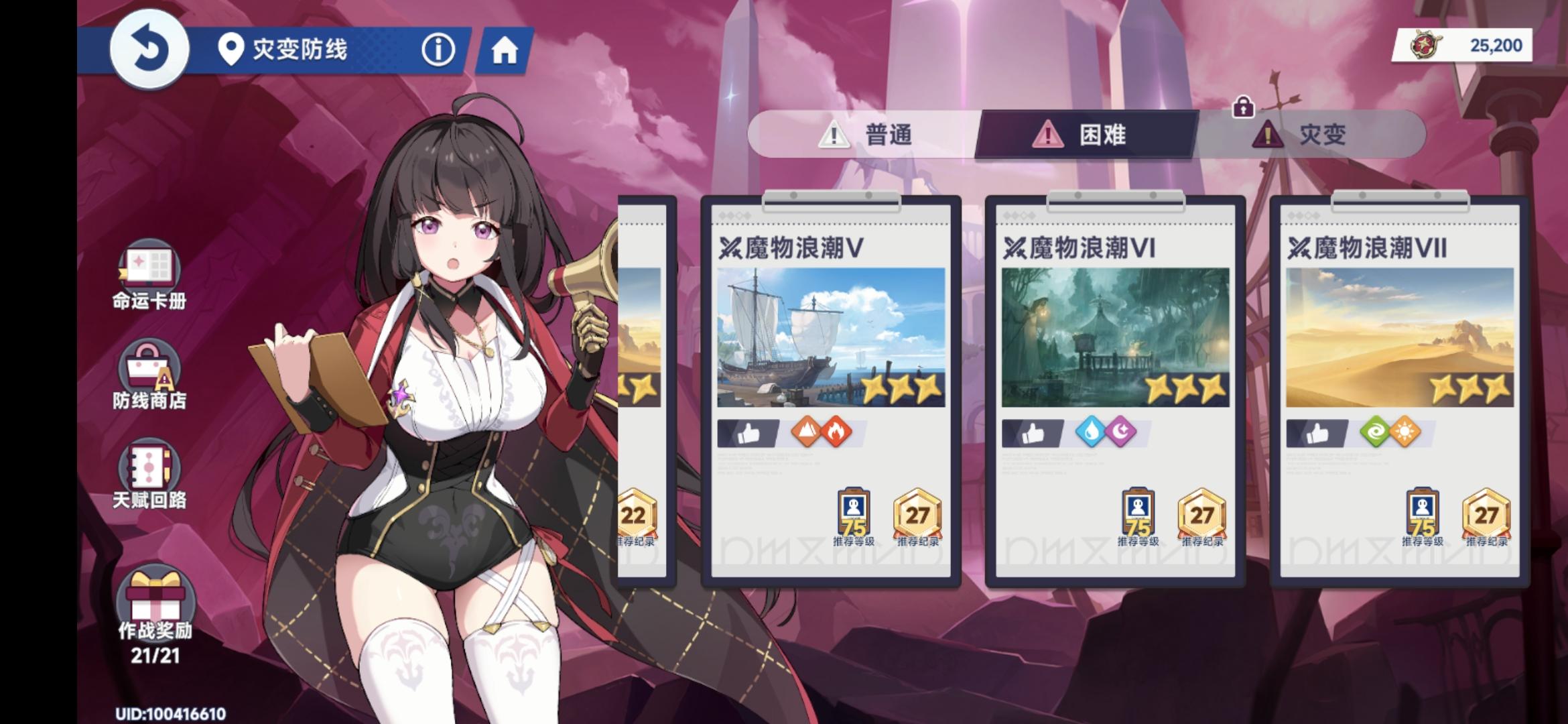Tap the back arrow button top left
The width and height of the screenshot is (1568, 724).
[x=149, y=49]
